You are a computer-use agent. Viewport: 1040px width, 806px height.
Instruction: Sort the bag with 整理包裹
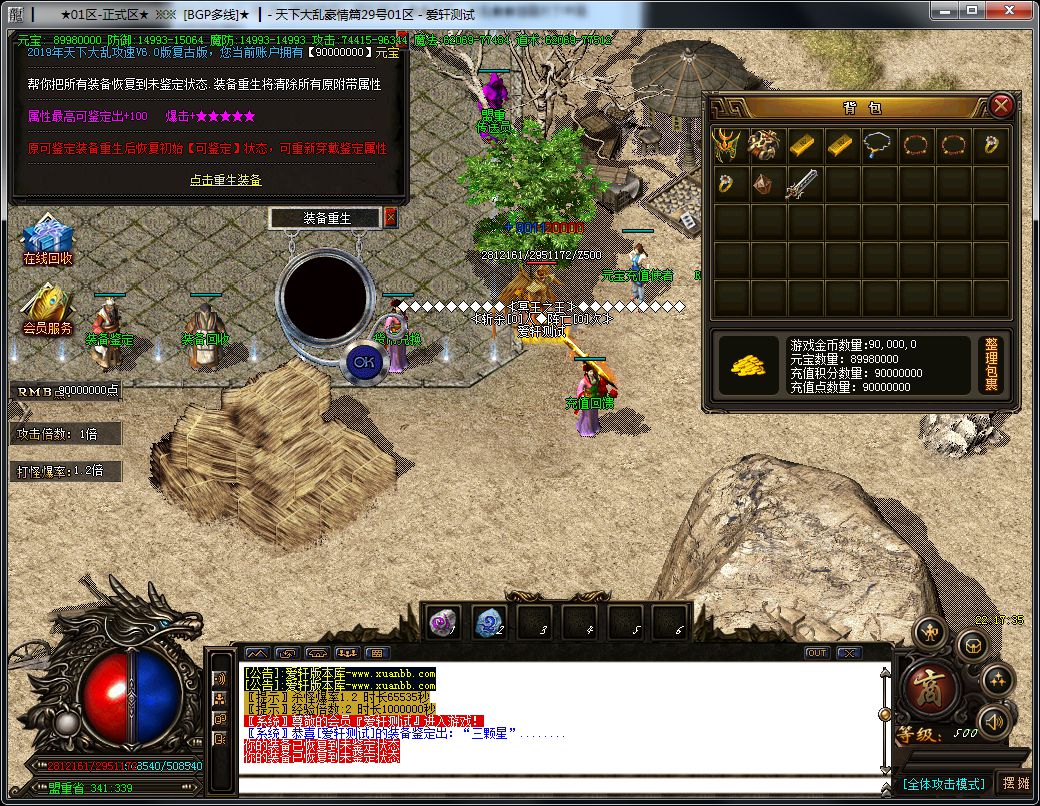[x=990, y=364]
